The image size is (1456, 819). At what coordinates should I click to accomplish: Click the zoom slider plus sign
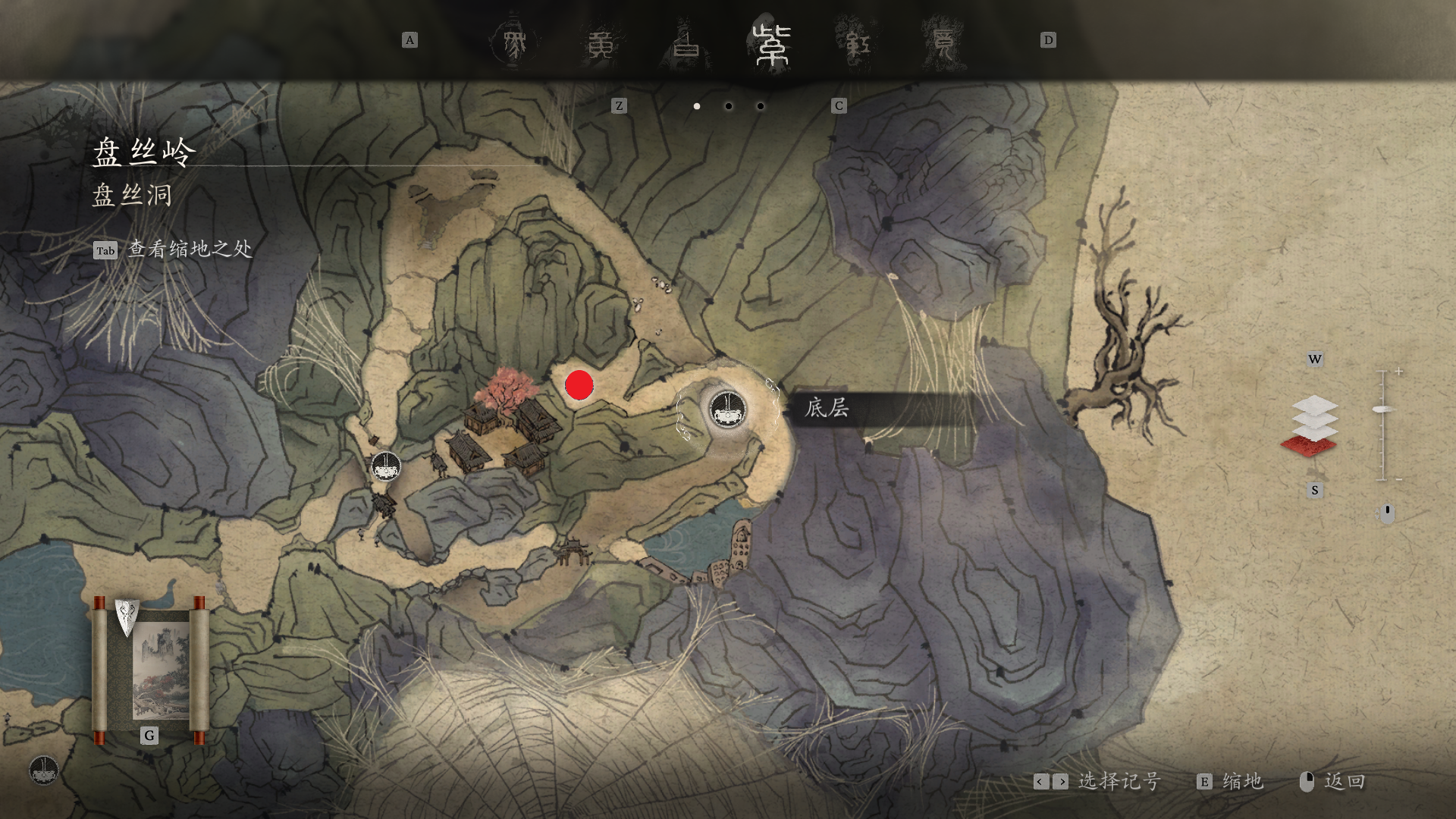coord(1398,372)
